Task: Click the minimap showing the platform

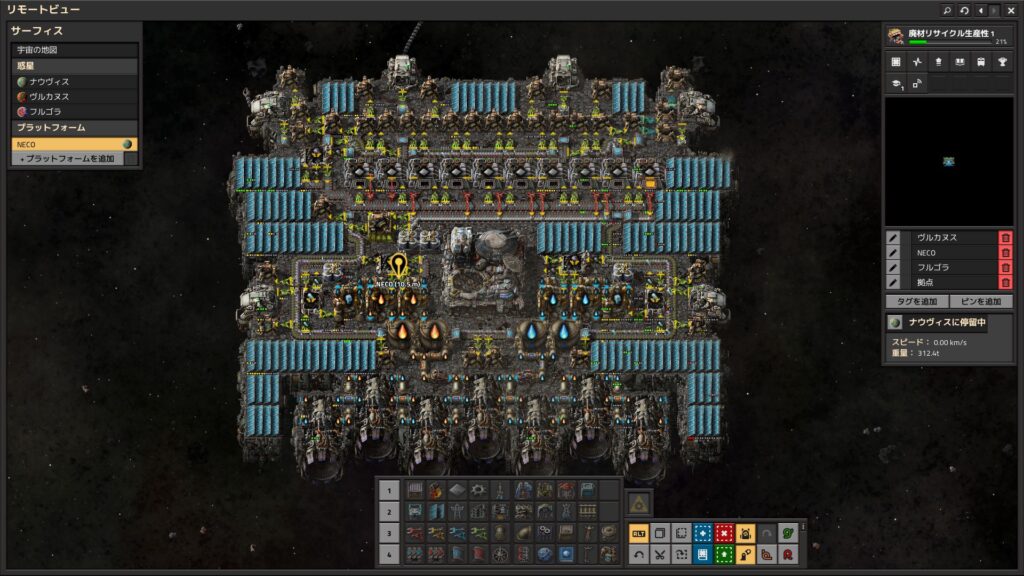Action: (947, 160)
